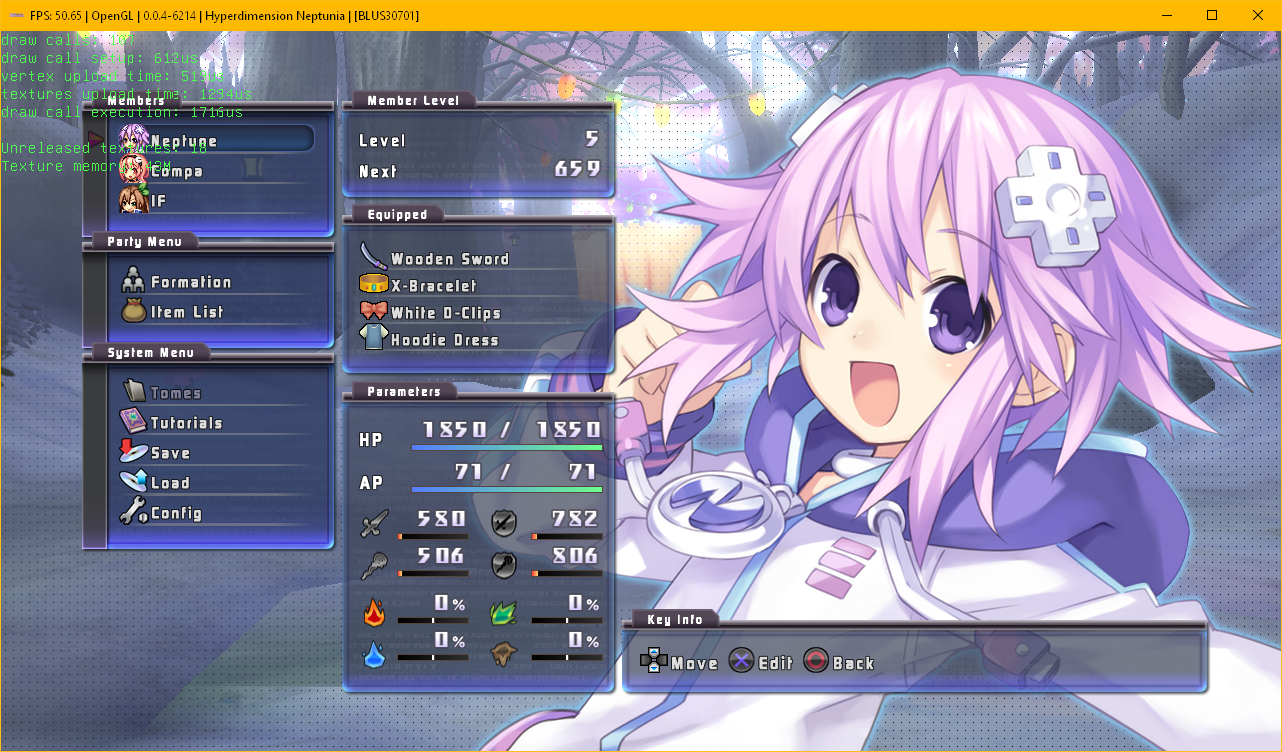Image resolution: width=1282 pixels, height=752 pixels.
Task: Minimize the emulator window
Action: (1166, 15)
